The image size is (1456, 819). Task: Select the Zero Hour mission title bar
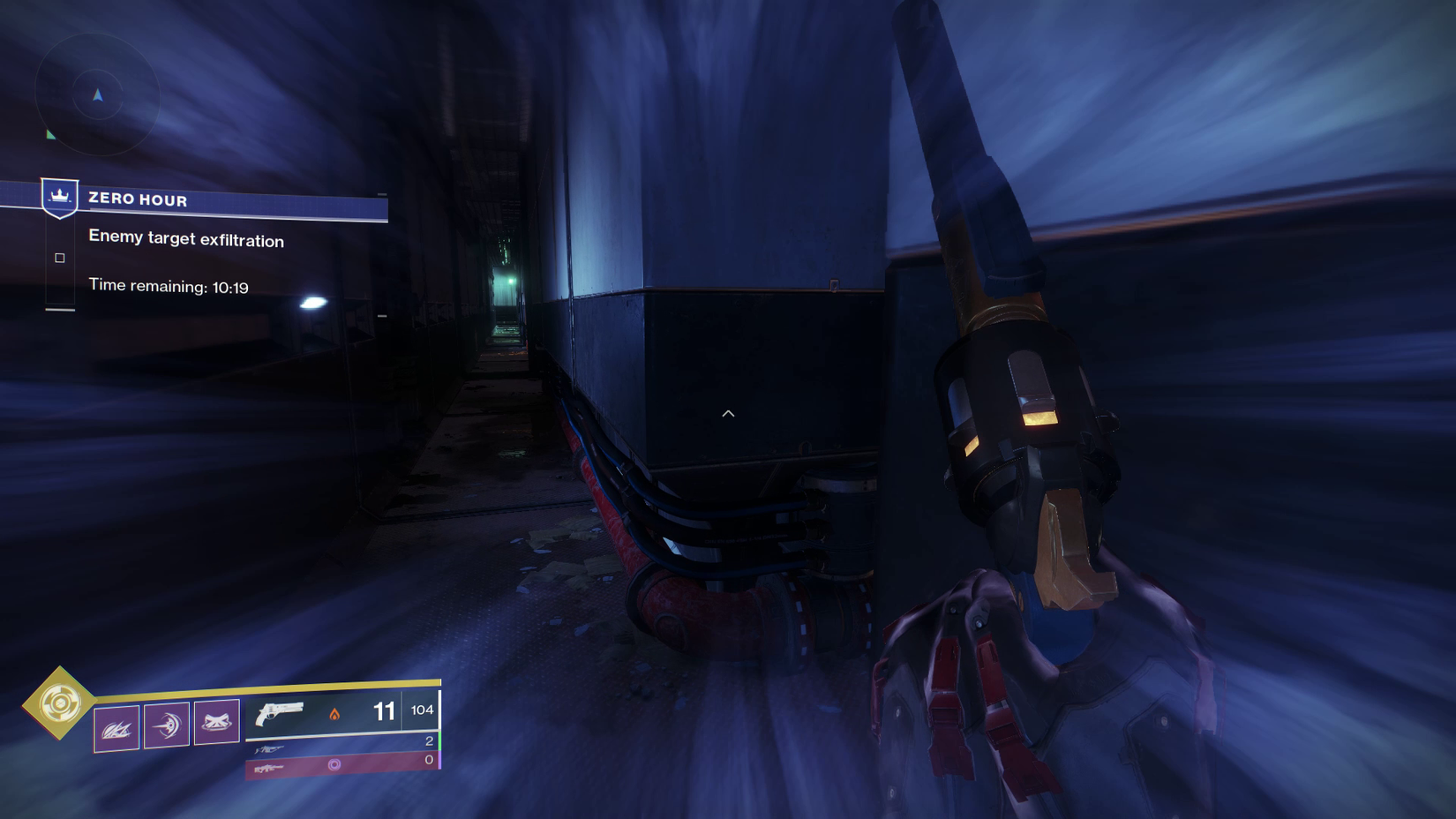[137, 199]
